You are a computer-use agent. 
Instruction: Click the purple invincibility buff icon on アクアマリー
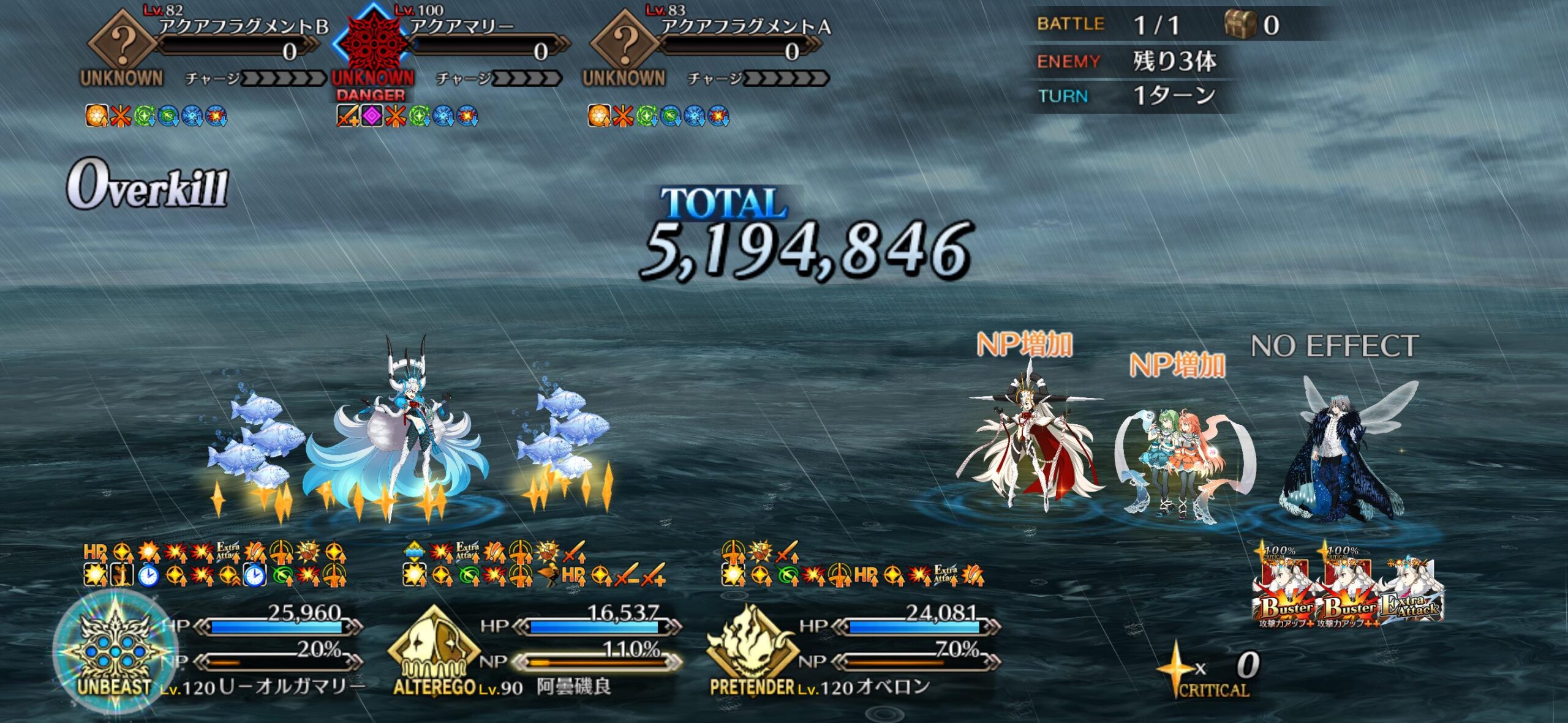click(372, 116)
